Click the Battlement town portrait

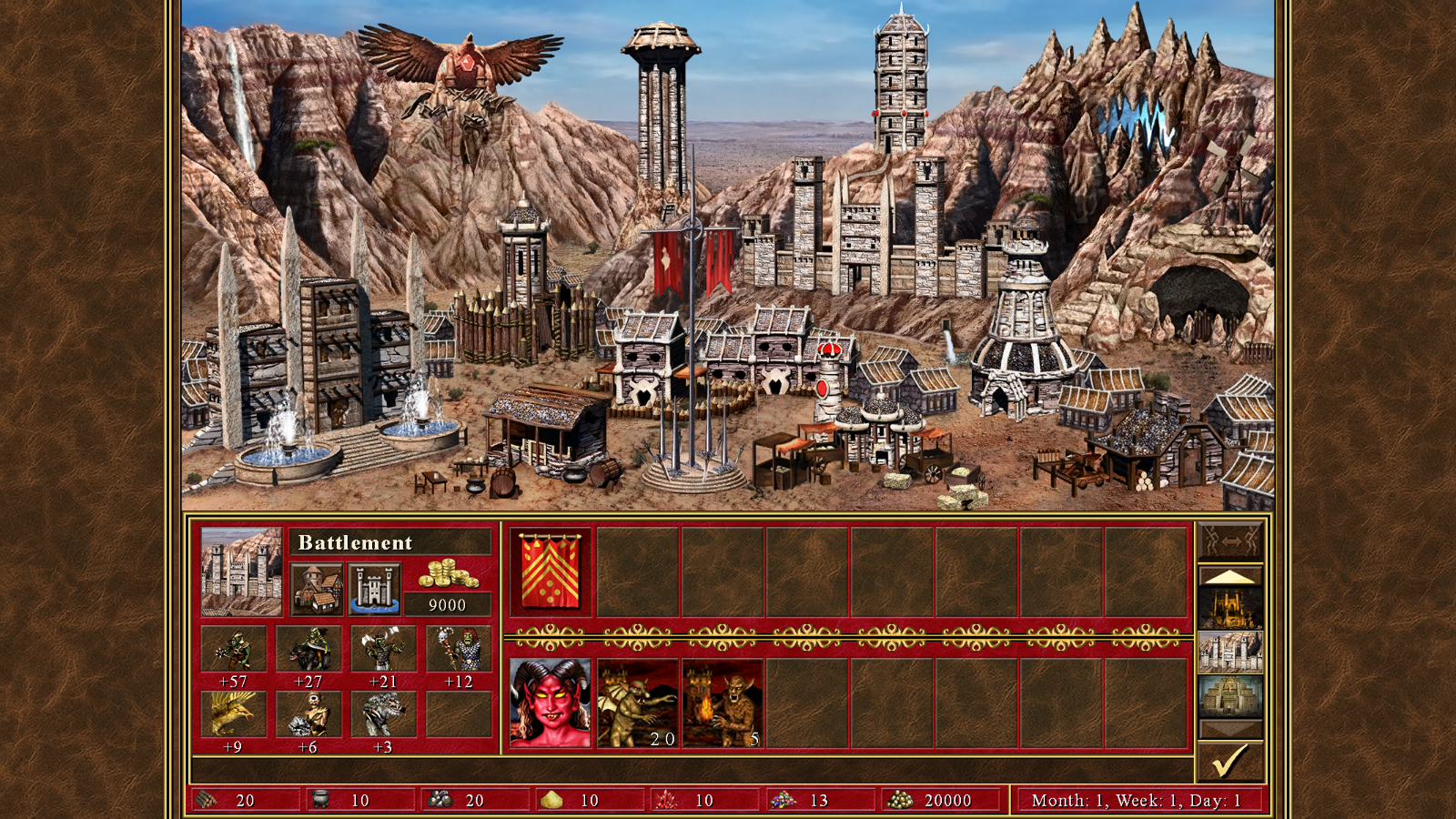click(241, 571)
